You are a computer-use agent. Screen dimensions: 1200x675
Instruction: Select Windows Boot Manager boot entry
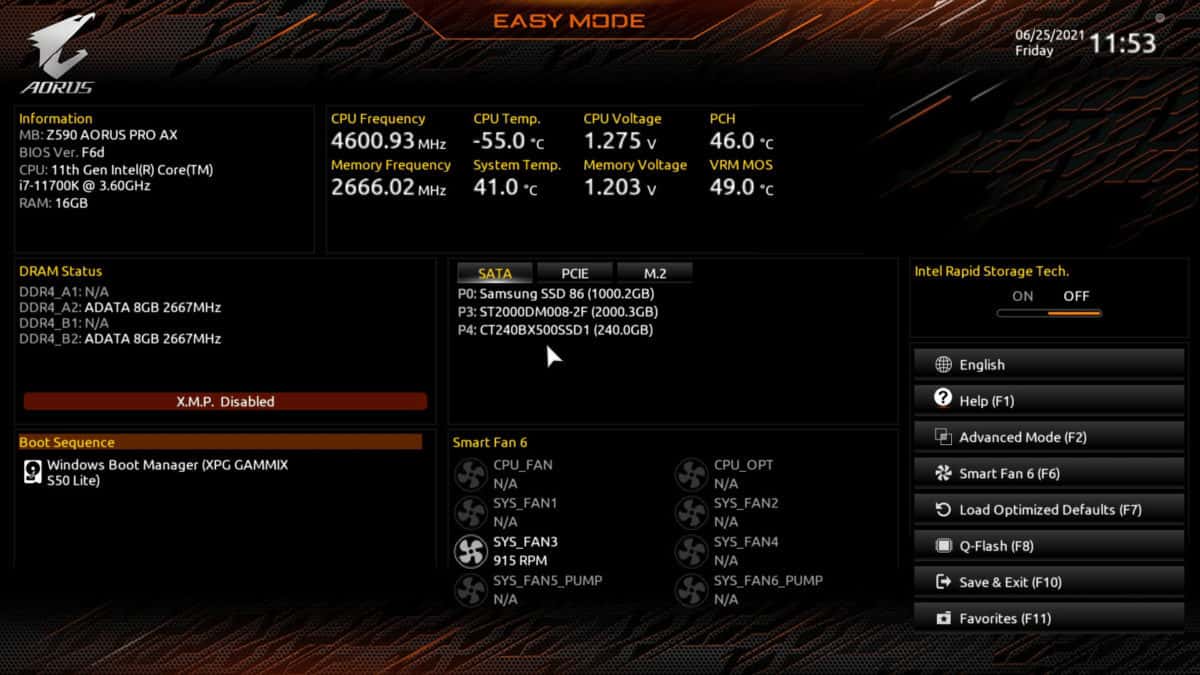(x=167, y=472)
